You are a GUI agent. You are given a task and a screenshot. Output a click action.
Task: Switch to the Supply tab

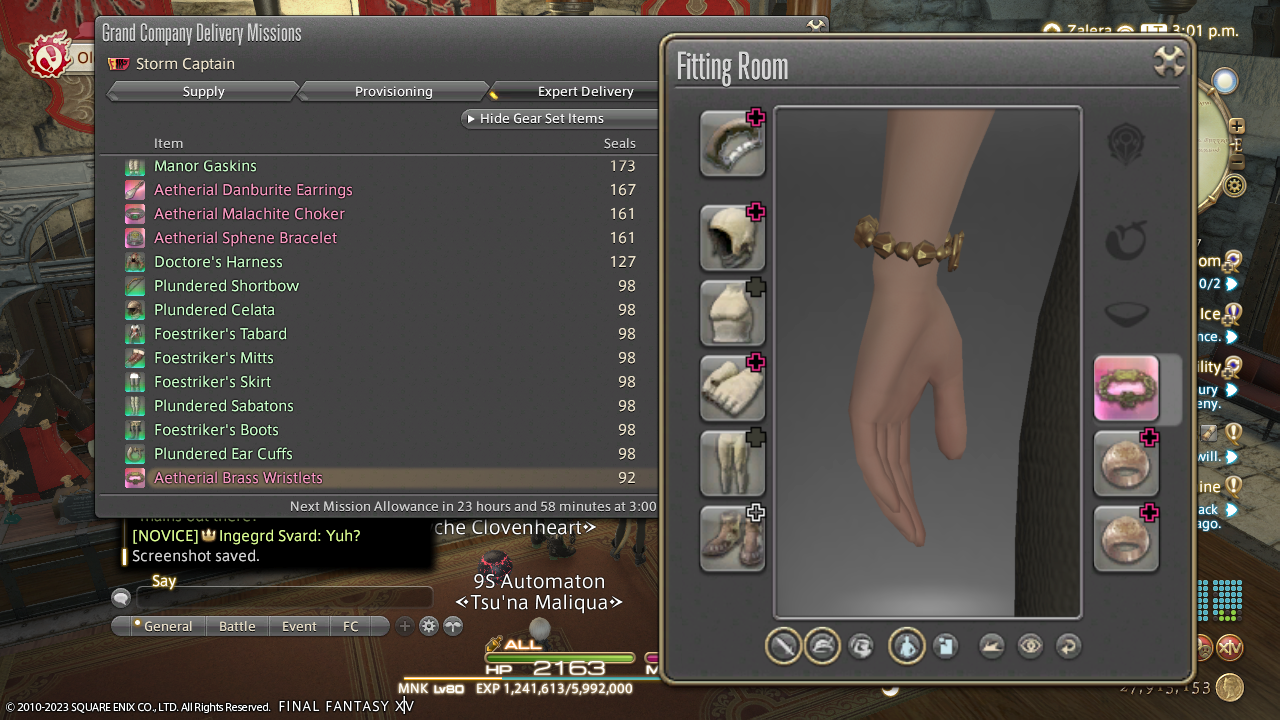(203, 91)
